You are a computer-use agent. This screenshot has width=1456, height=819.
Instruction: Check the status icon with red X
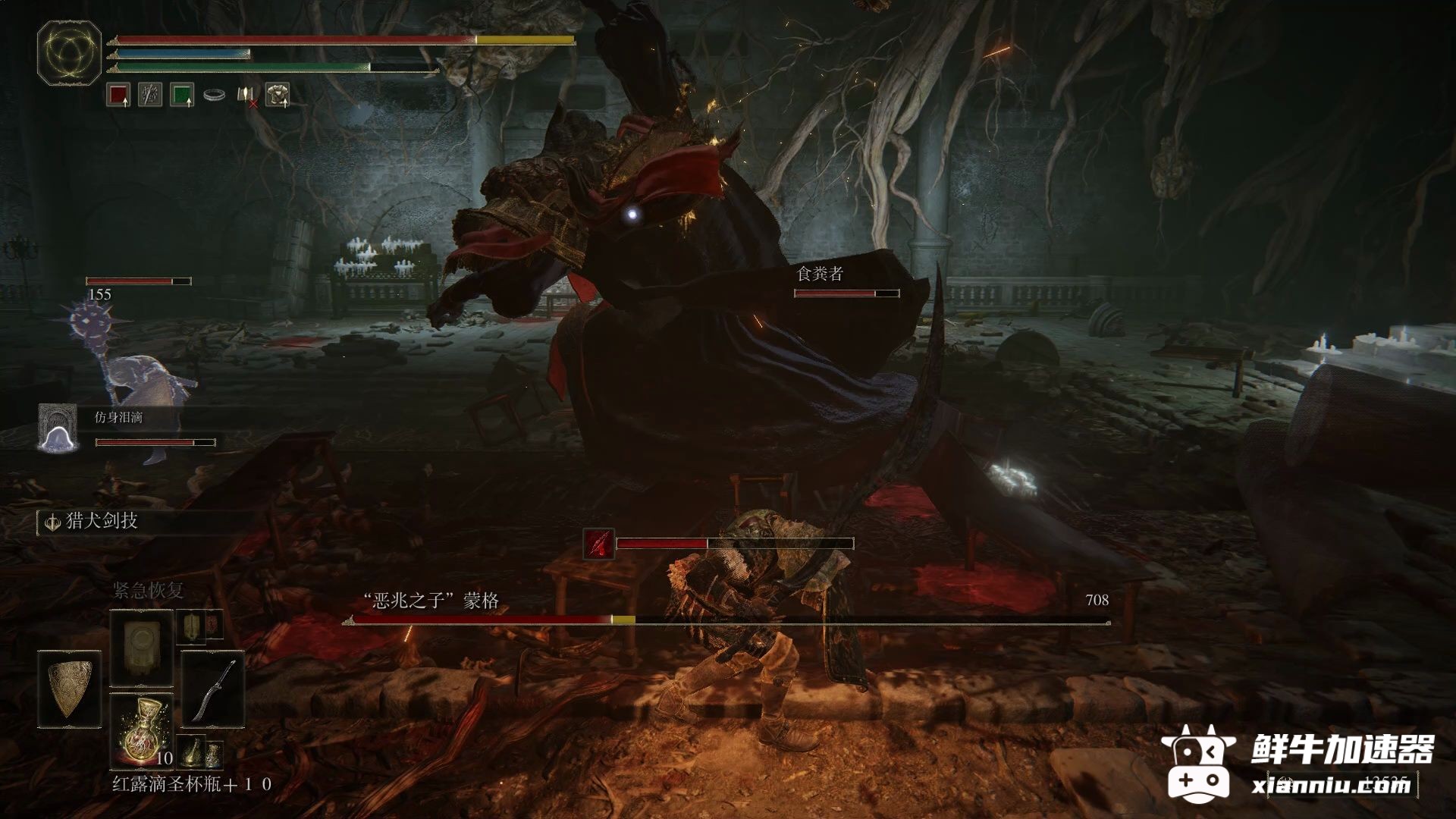click(246, 96)
